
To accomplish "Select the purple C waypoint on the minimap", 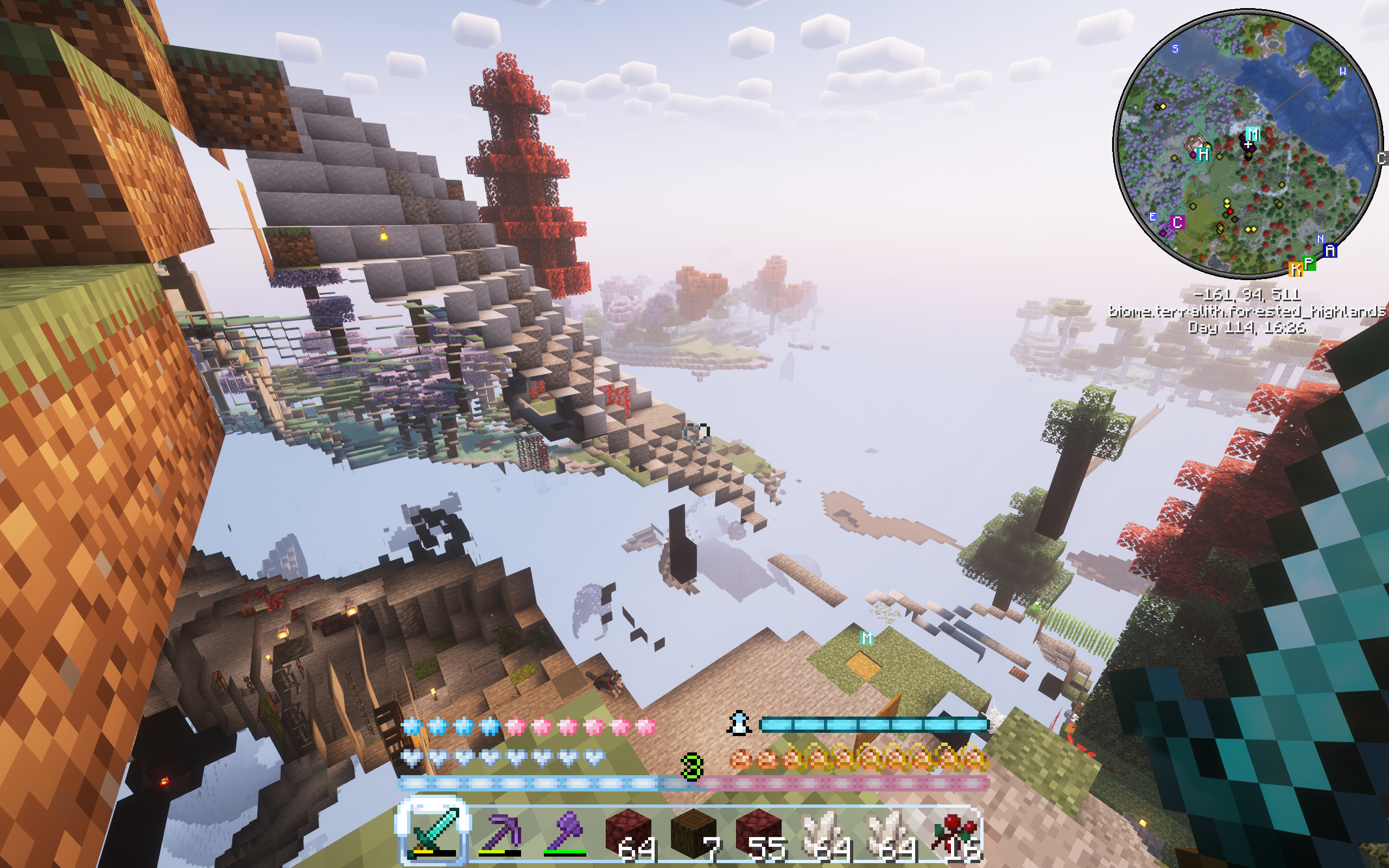I will click(1178, 222).
